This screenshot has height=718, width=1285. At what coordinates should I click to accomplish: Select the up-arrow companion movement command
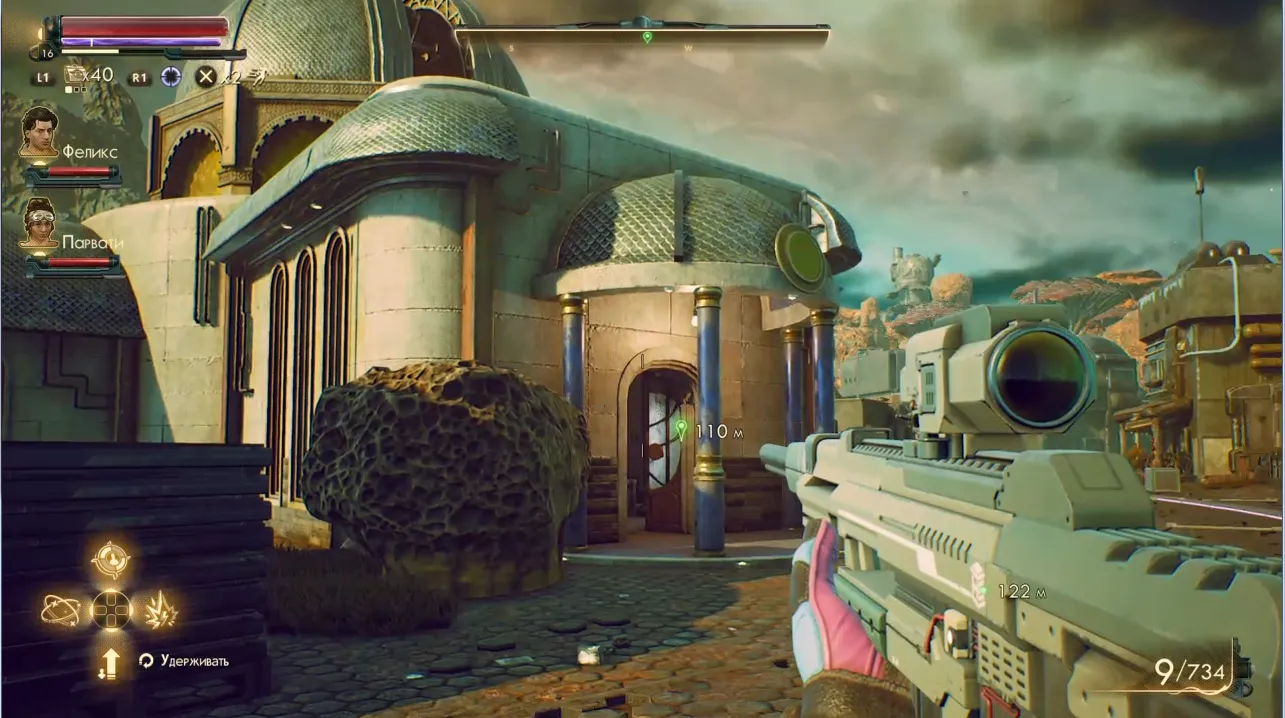point(109,662)
